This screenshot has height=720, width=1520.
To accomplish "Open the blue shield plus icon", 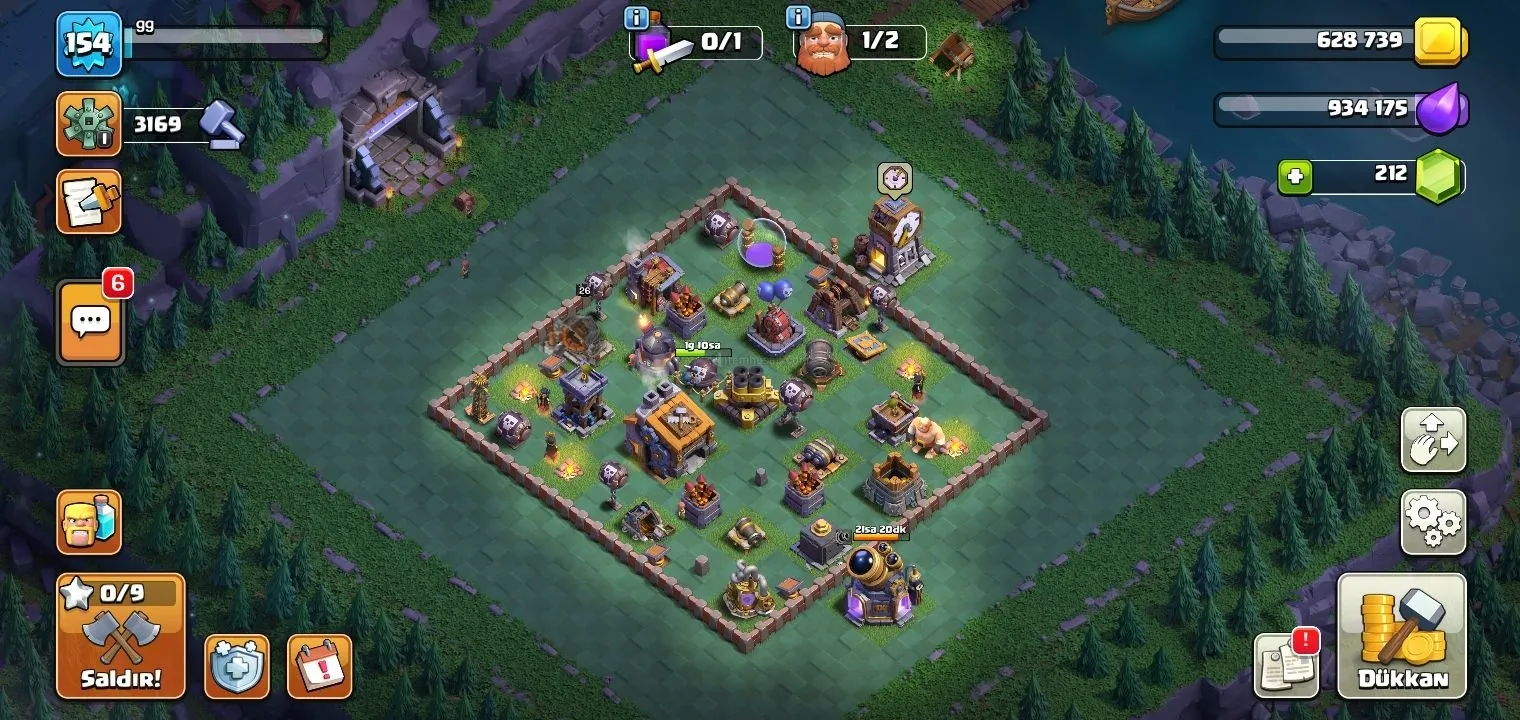I will (237, 666).
